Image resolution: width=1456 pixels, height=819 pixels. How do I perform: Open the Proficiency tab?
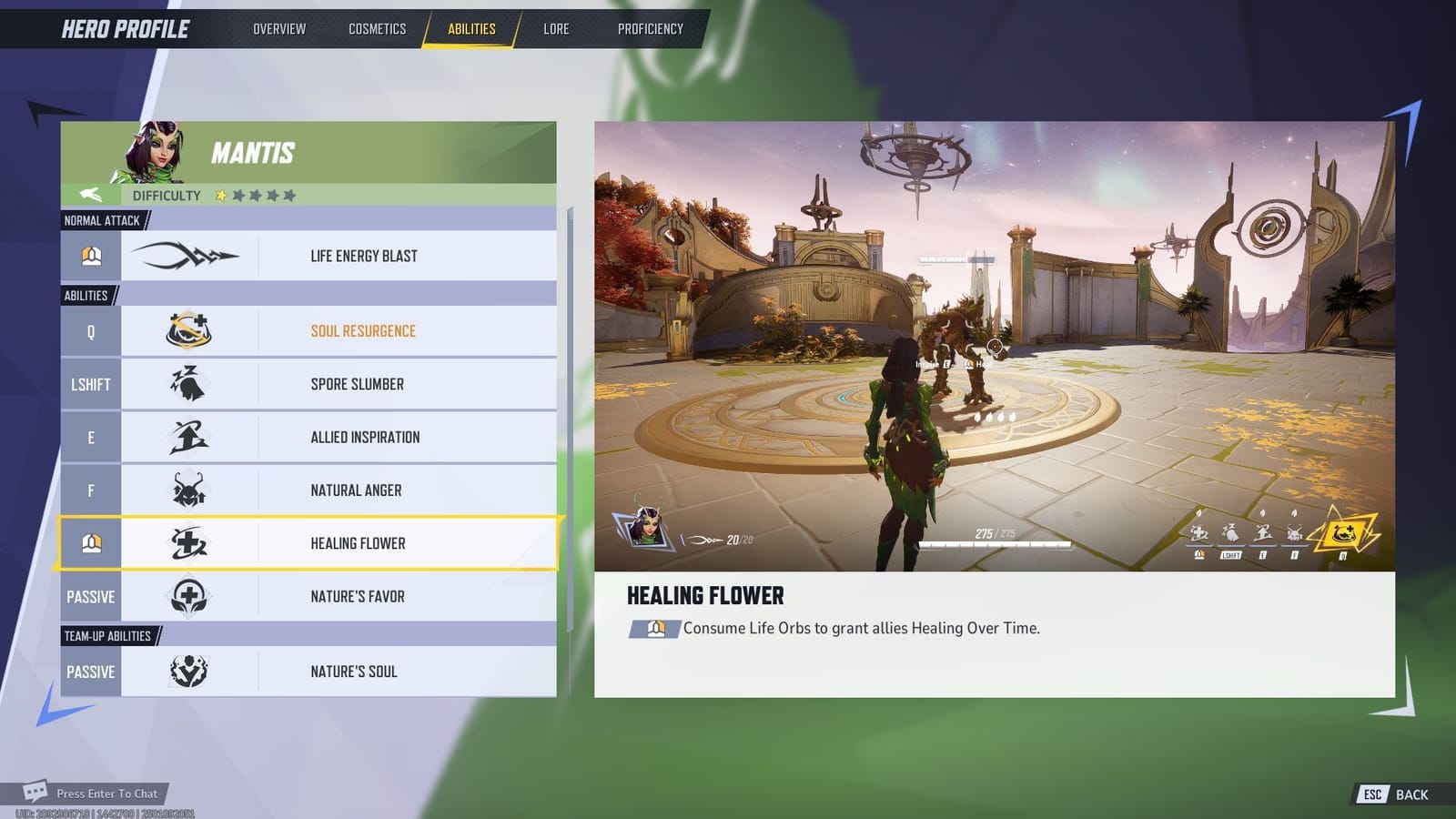point(650,28)
